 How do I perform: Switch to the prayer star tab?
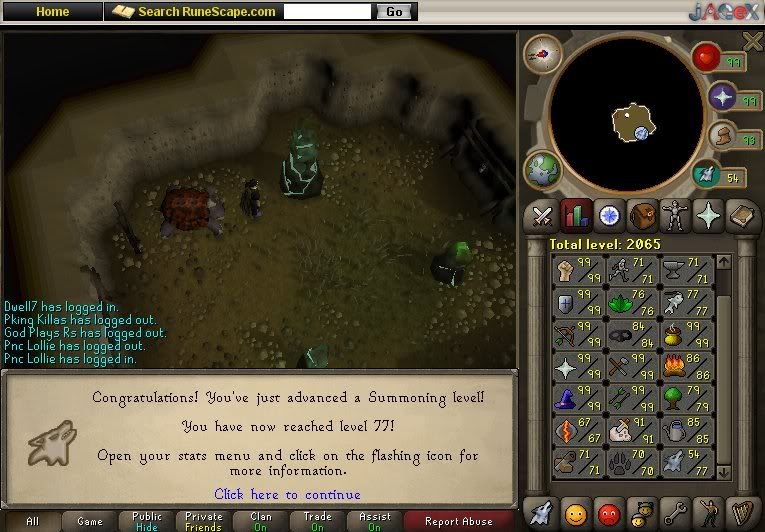point(707,215)
